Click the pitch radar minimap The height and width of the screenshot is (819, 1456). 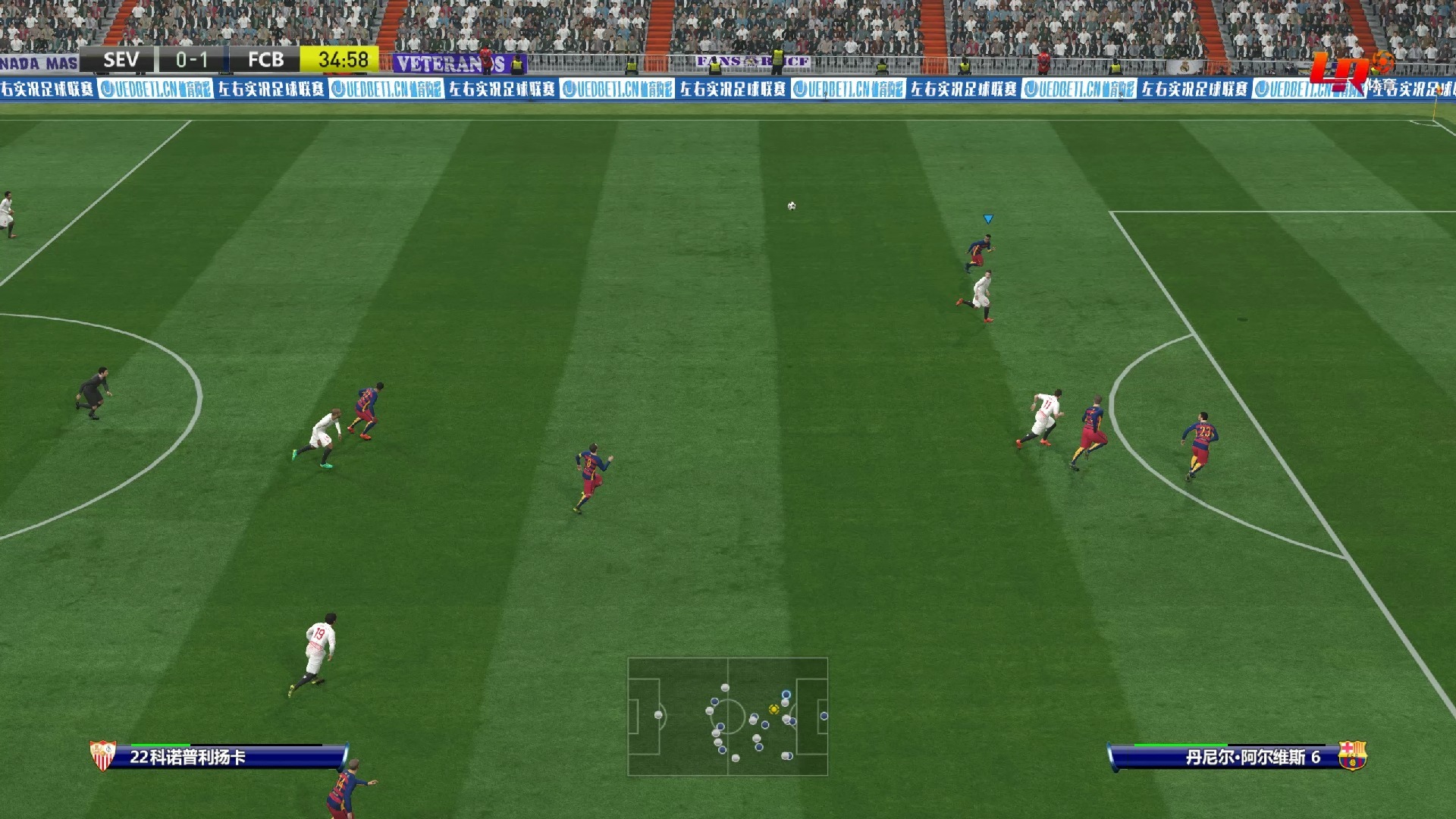pyautogui.click(x=727, y=716)
